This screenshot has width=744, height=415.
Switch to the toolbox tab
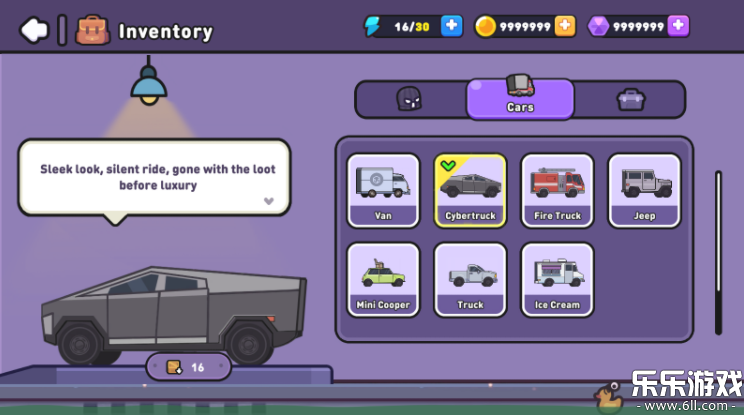630,99
